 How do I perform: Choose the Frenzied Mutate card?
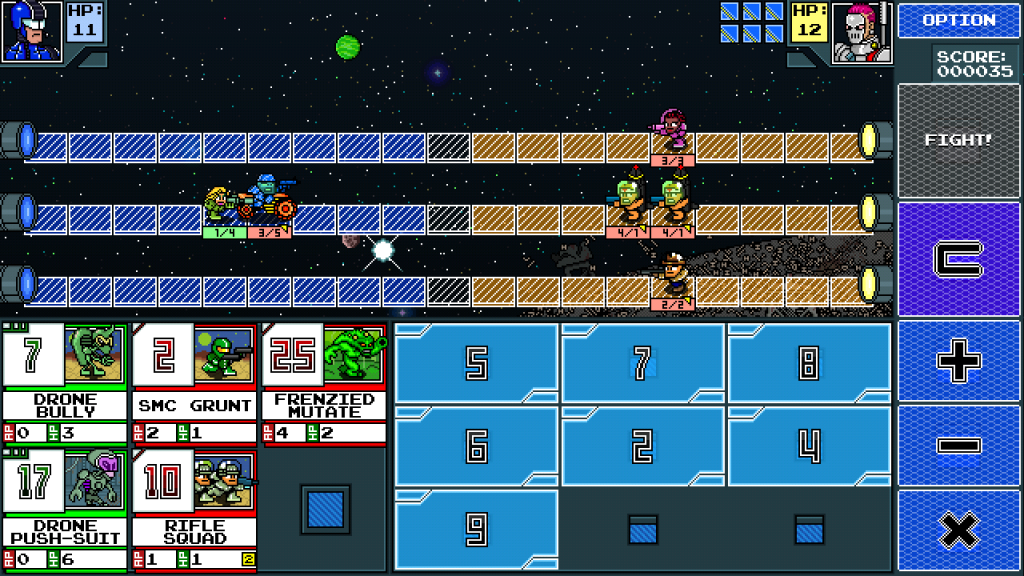(x=323, y=383)
